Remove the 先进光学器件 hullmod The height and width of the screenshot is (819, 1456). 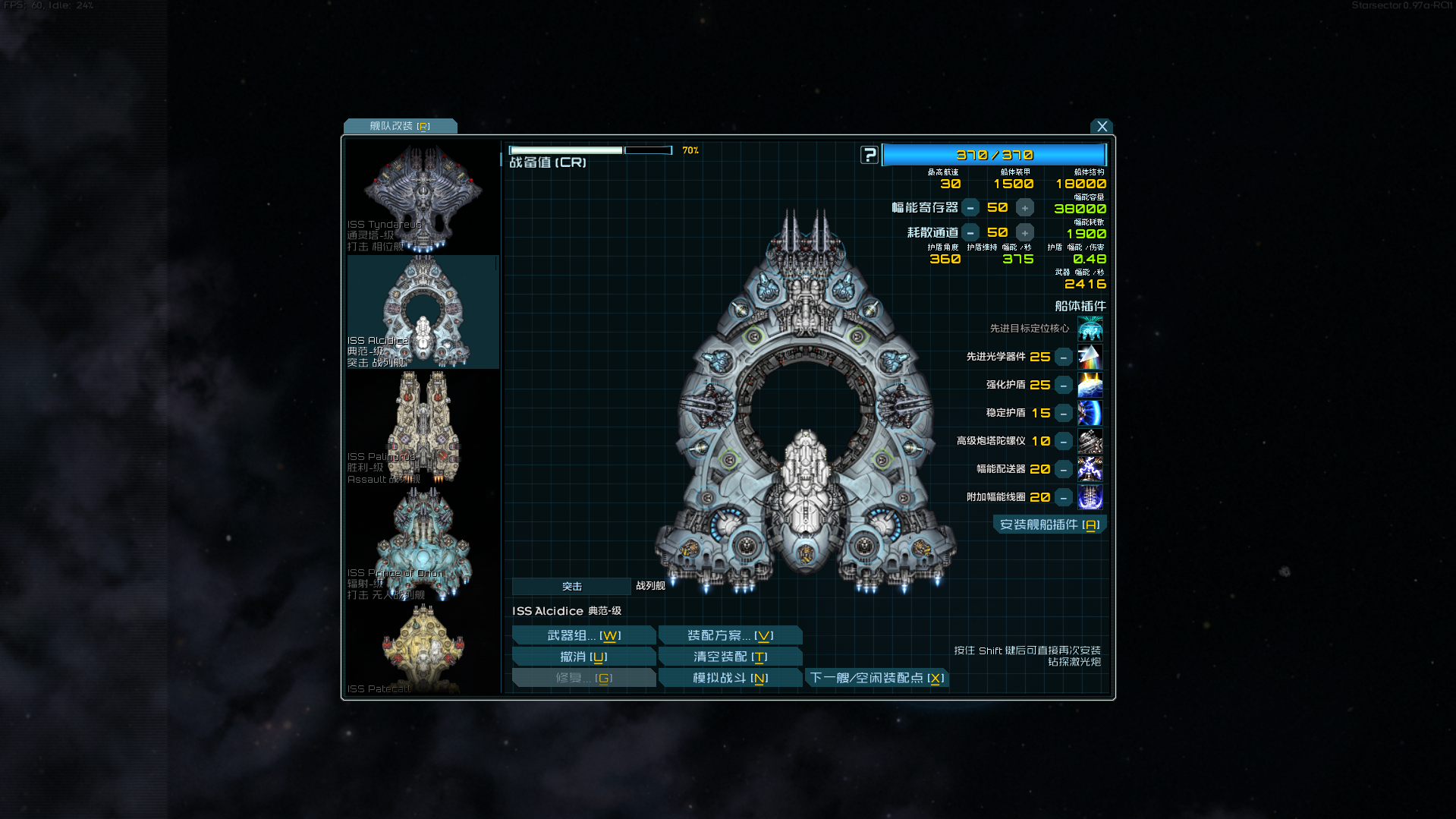pos(1064,358)
